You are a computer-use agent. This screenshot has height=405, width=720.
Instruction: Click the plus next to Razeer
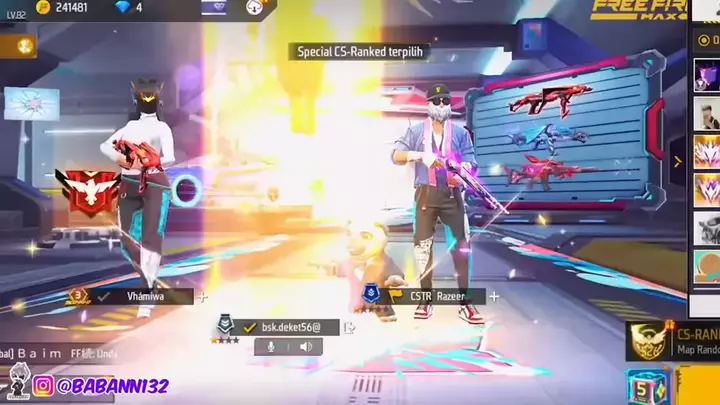point(493,296)
